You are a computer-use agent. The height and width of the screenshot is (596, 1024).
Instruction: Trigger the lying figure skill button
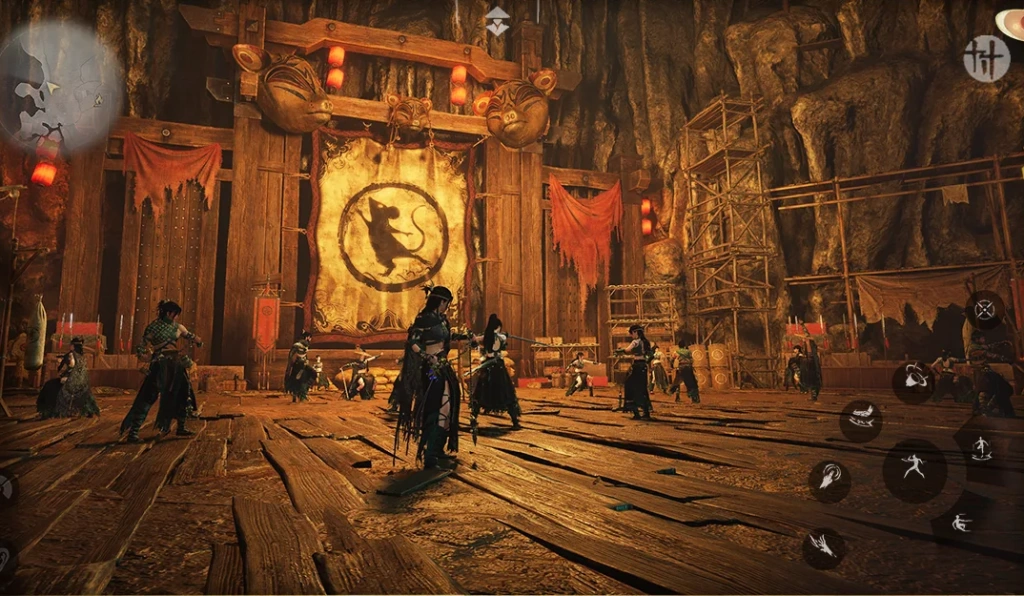coord(860,420)
